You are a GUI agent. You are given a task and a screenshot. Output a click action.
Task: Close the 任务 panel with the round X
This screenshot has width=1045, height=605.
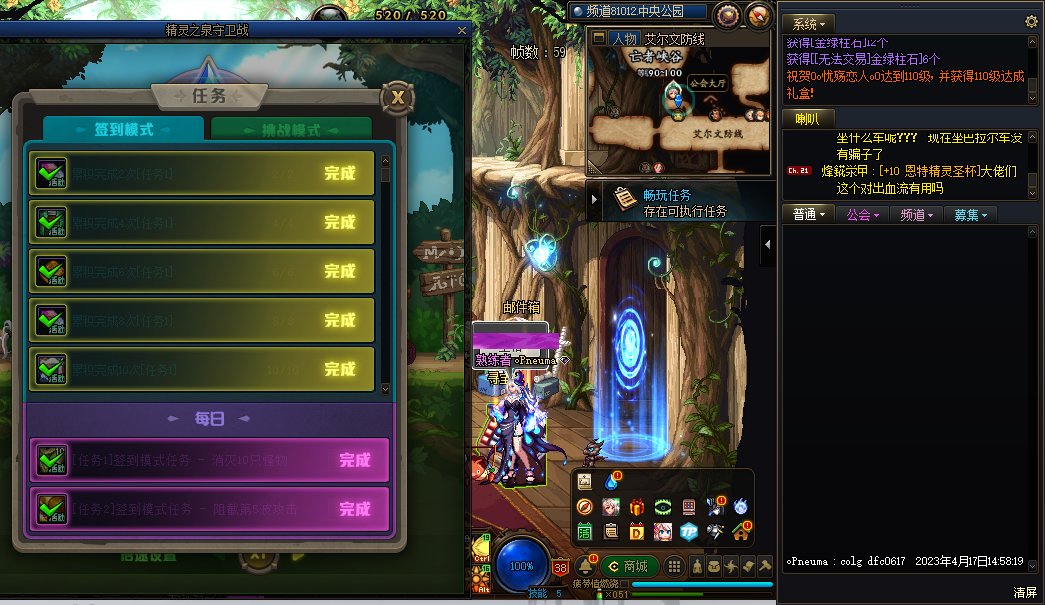[398, 97]
